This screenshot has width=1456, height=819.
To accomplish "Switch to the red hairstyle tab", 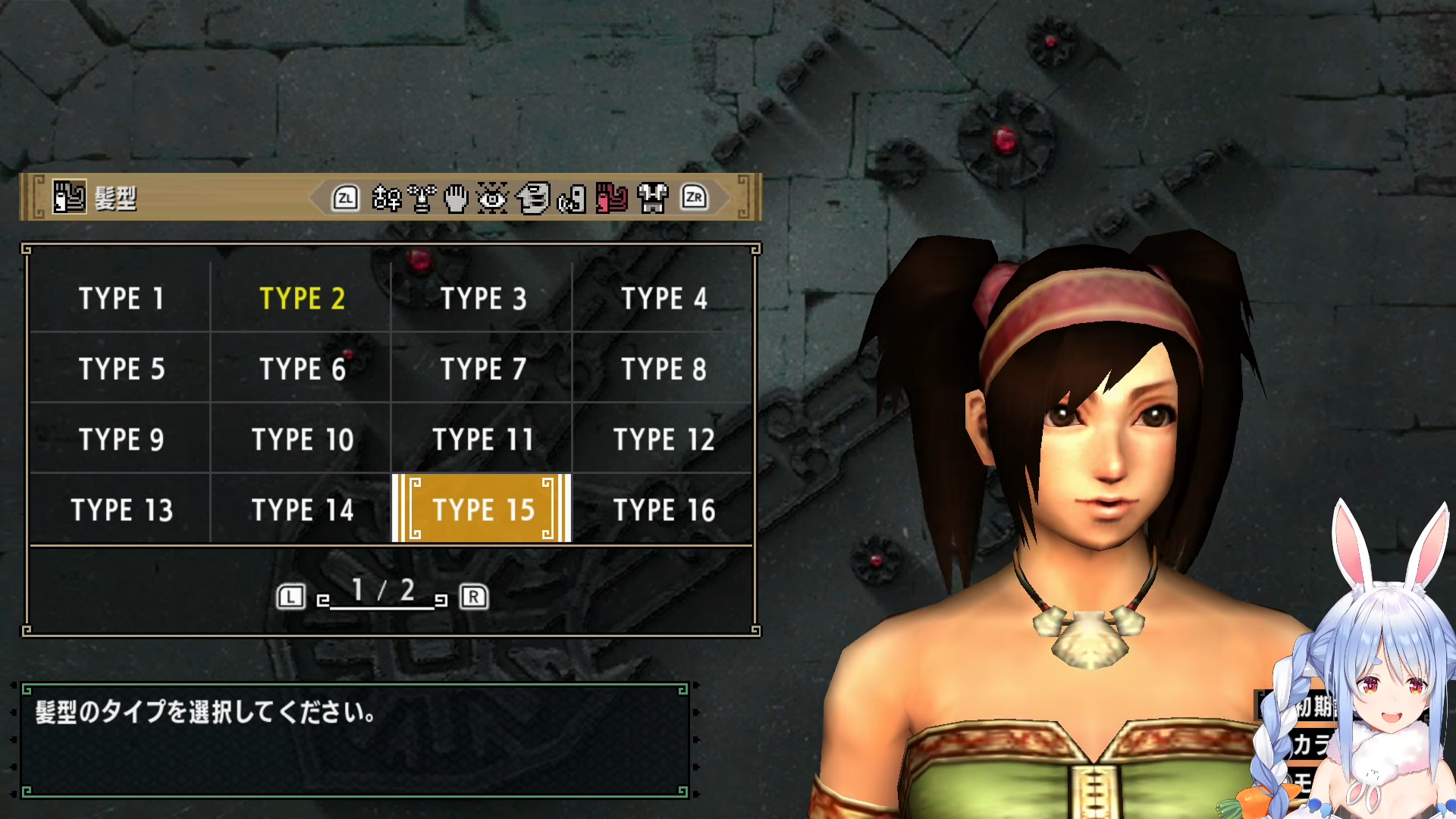I will [612, 199].
